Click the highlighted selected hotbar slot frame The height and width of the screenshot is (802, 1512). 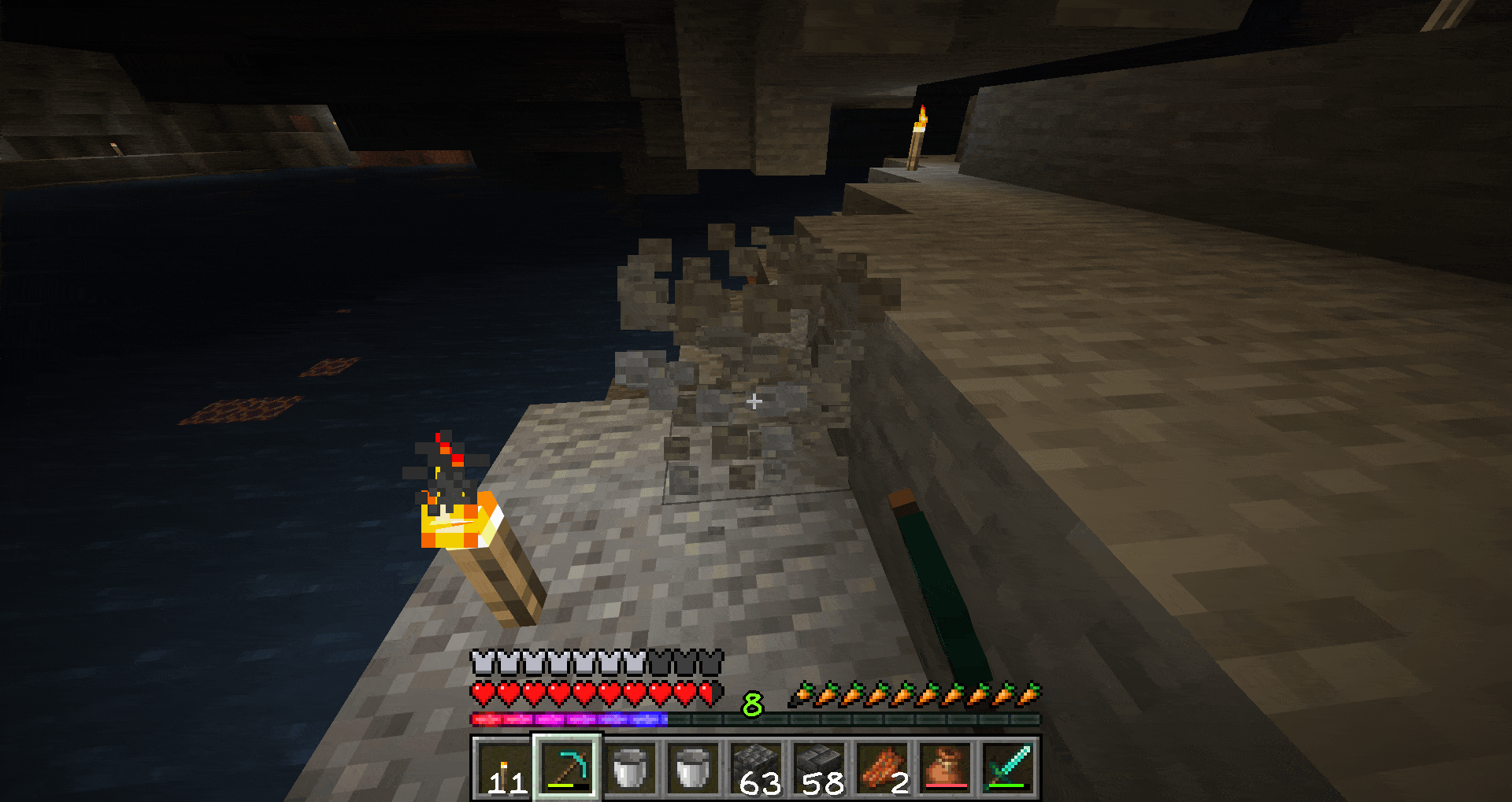point(567,767)
